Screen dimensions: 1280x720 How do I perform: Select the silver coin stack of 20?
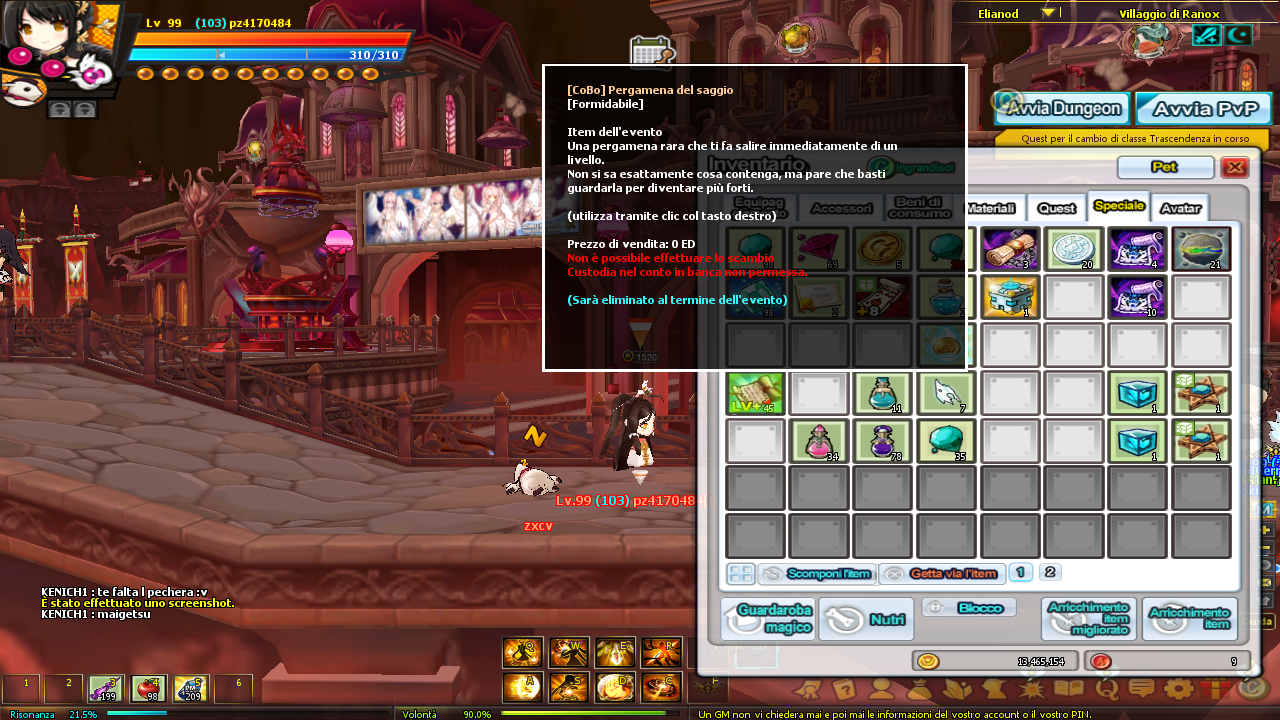1073,249
